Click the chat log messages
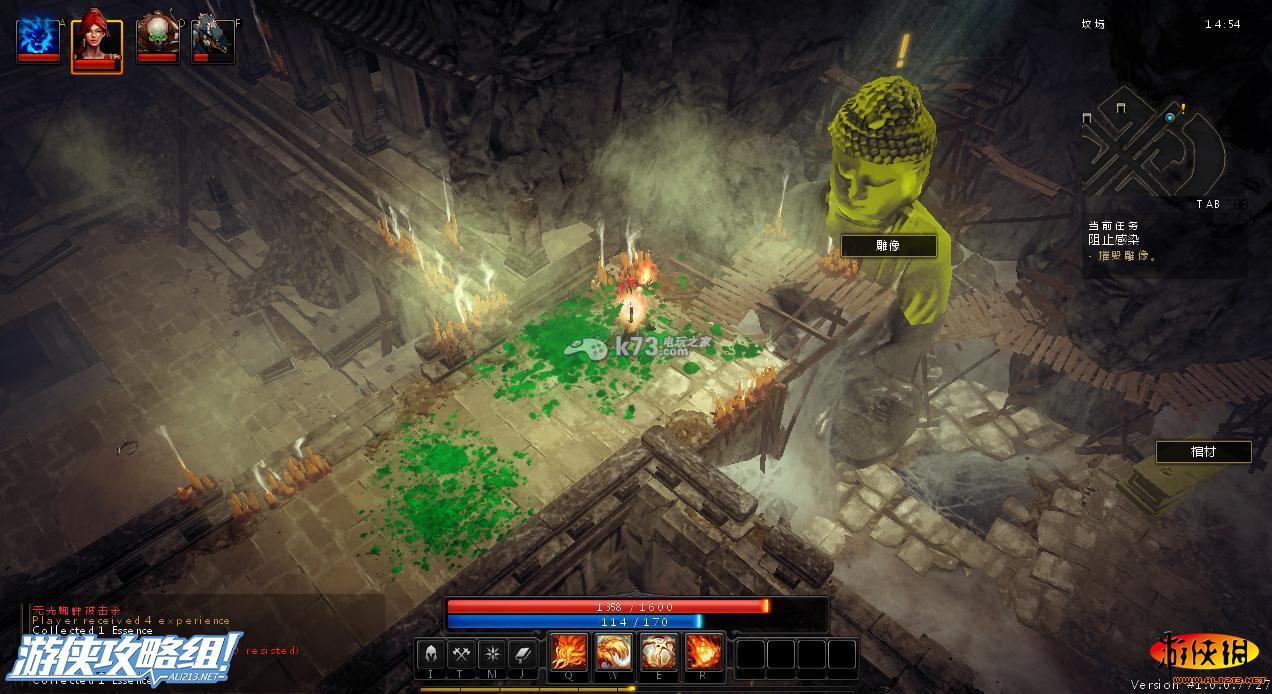This screenshot has height=694, width=1272. 131,620
